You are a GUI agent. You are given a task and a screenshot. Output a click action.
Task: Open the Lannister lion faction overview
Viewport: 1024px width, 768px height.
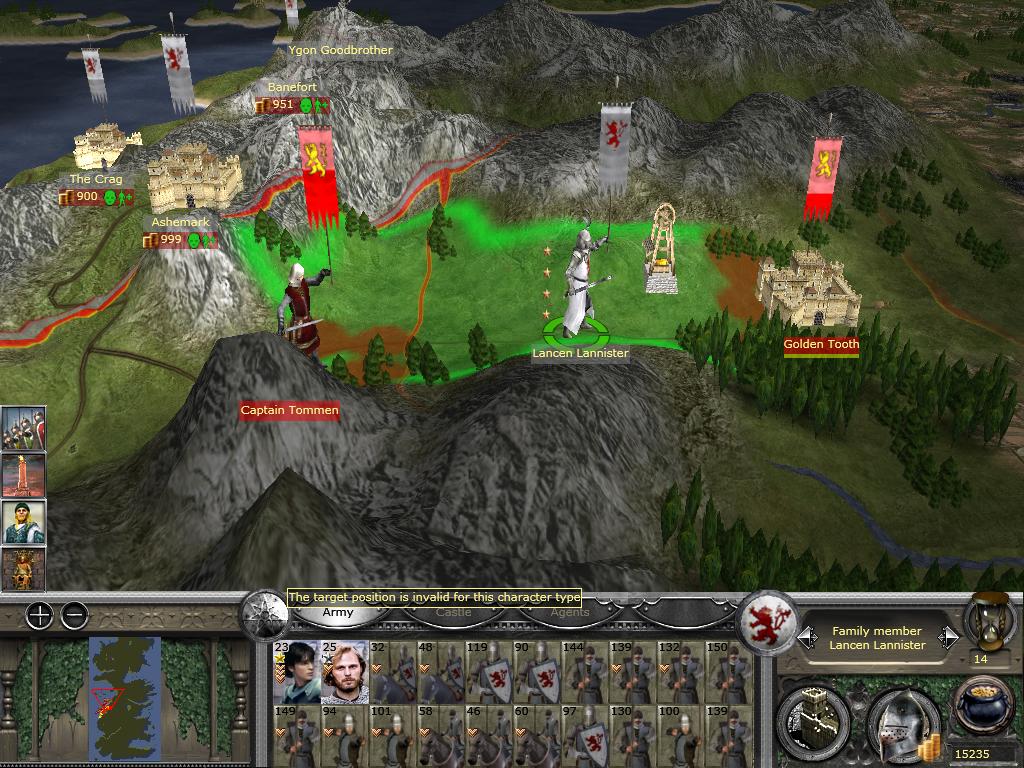click(766, 623)
